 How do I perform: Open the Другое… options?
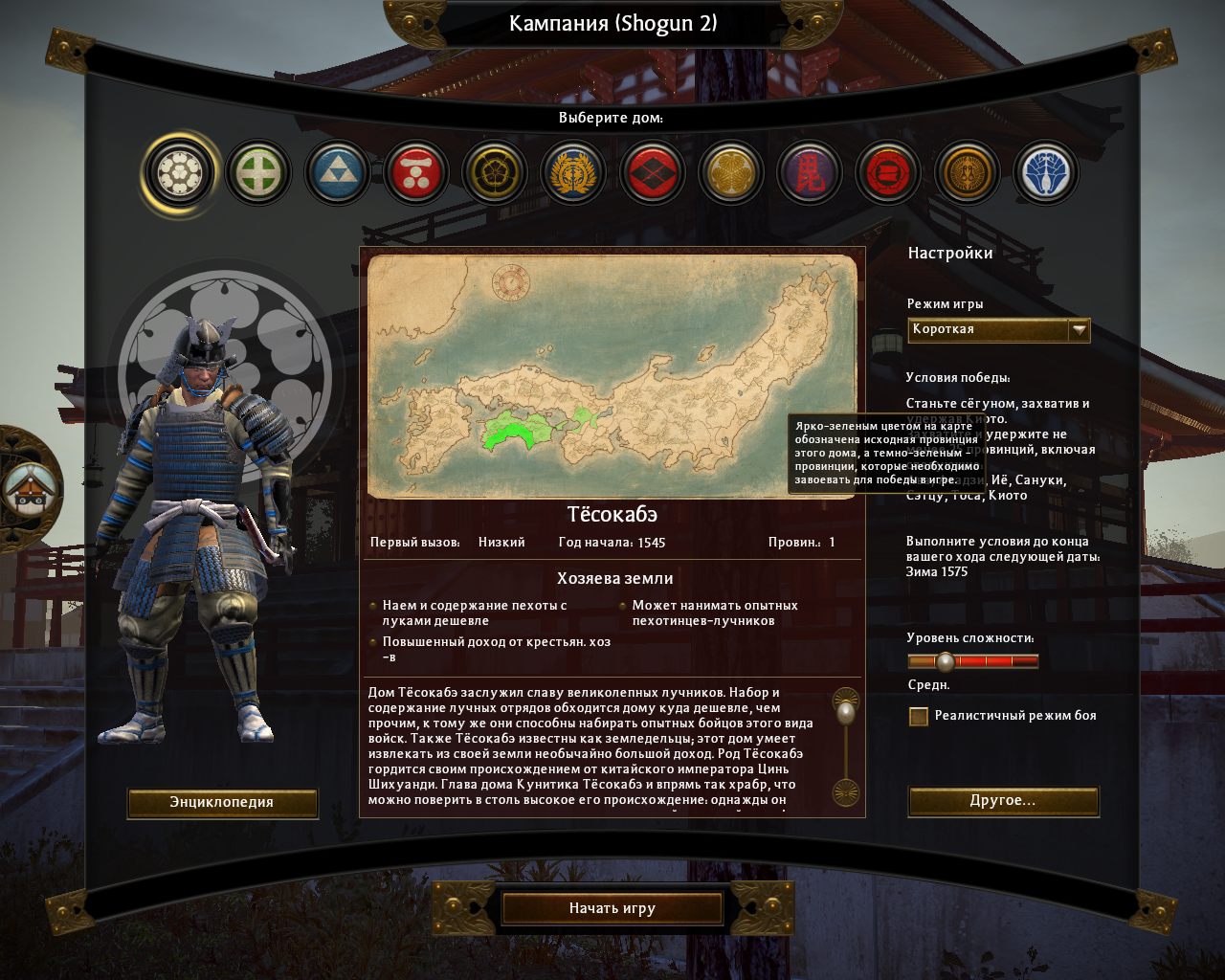click(x=1002, y=800)
